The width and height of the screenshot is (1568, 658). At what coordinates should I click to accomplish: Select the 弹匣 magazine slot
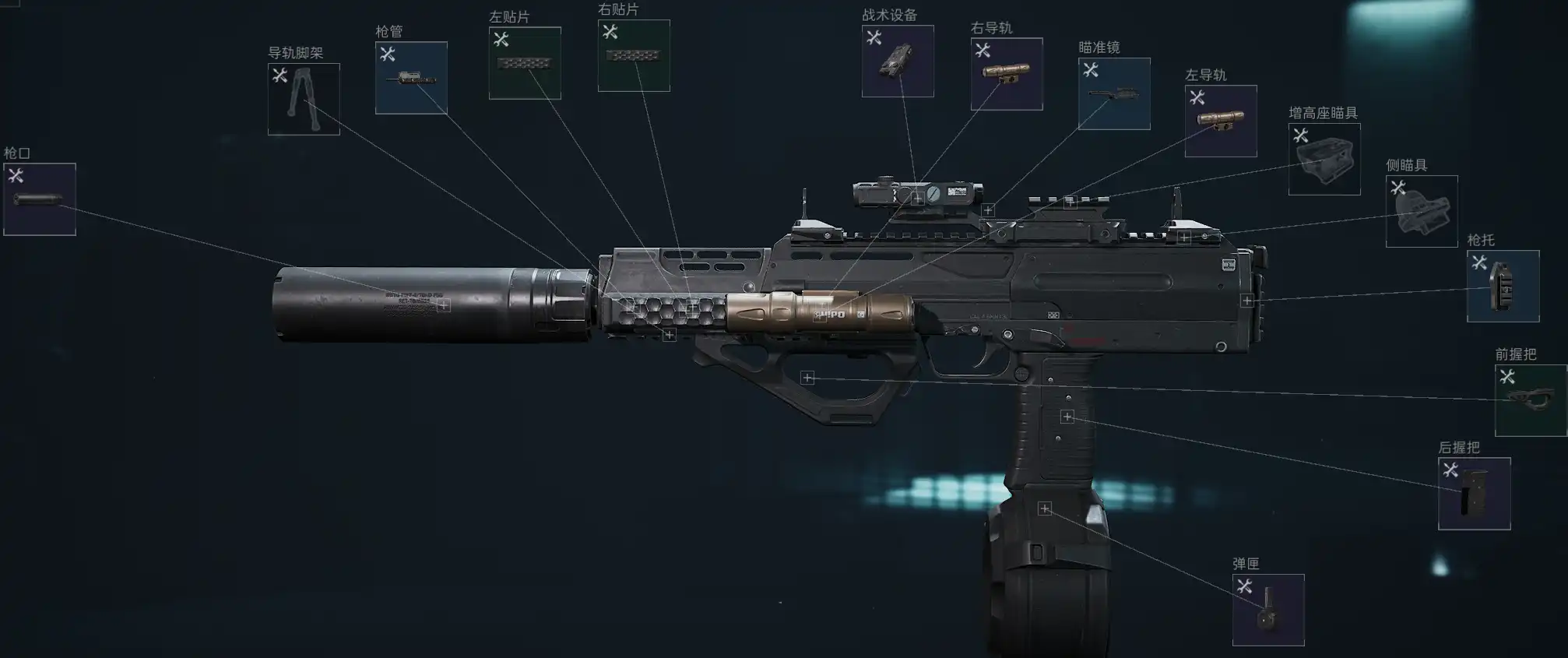pyautogui.click(x=1268, y=610)
